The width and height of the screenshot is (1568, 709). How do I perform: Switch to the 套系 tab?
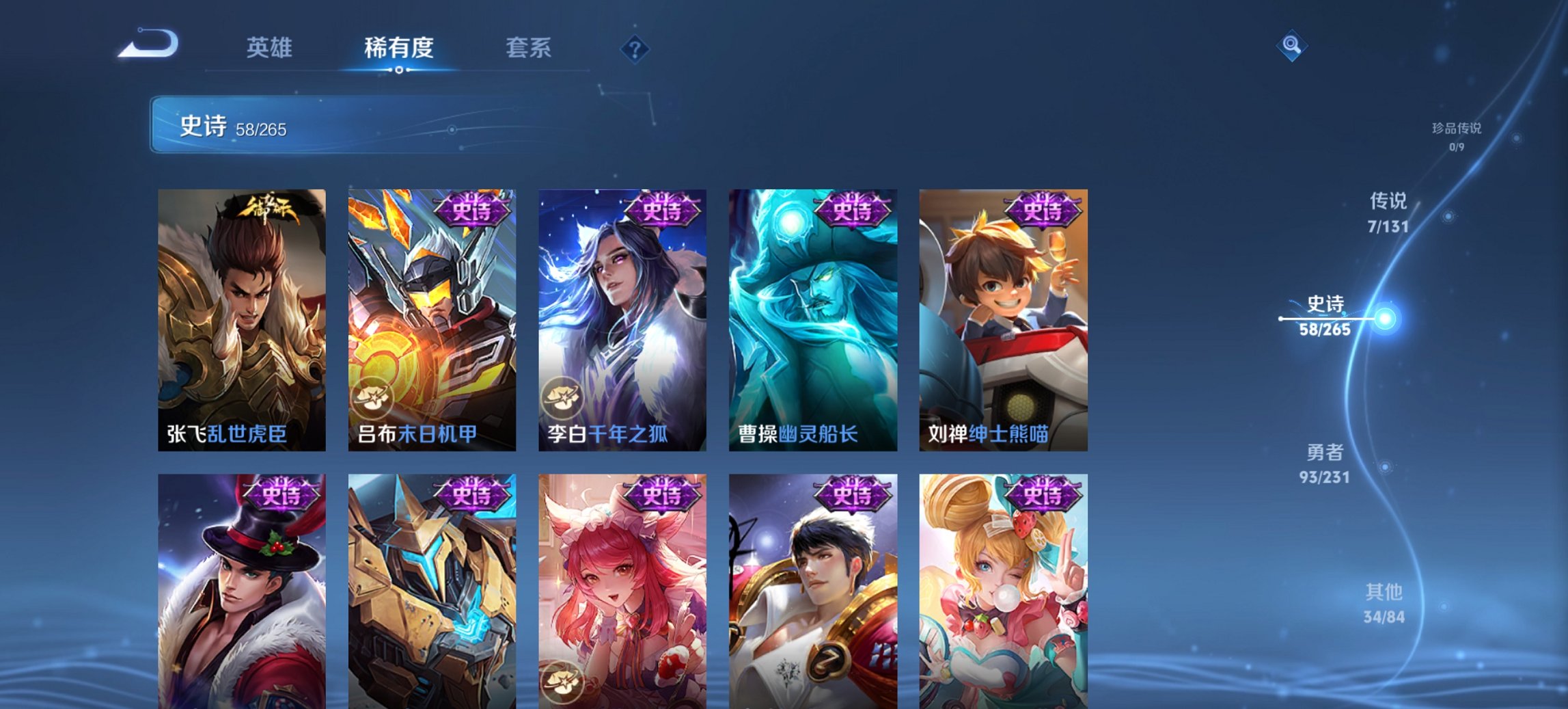click(529, 48)
